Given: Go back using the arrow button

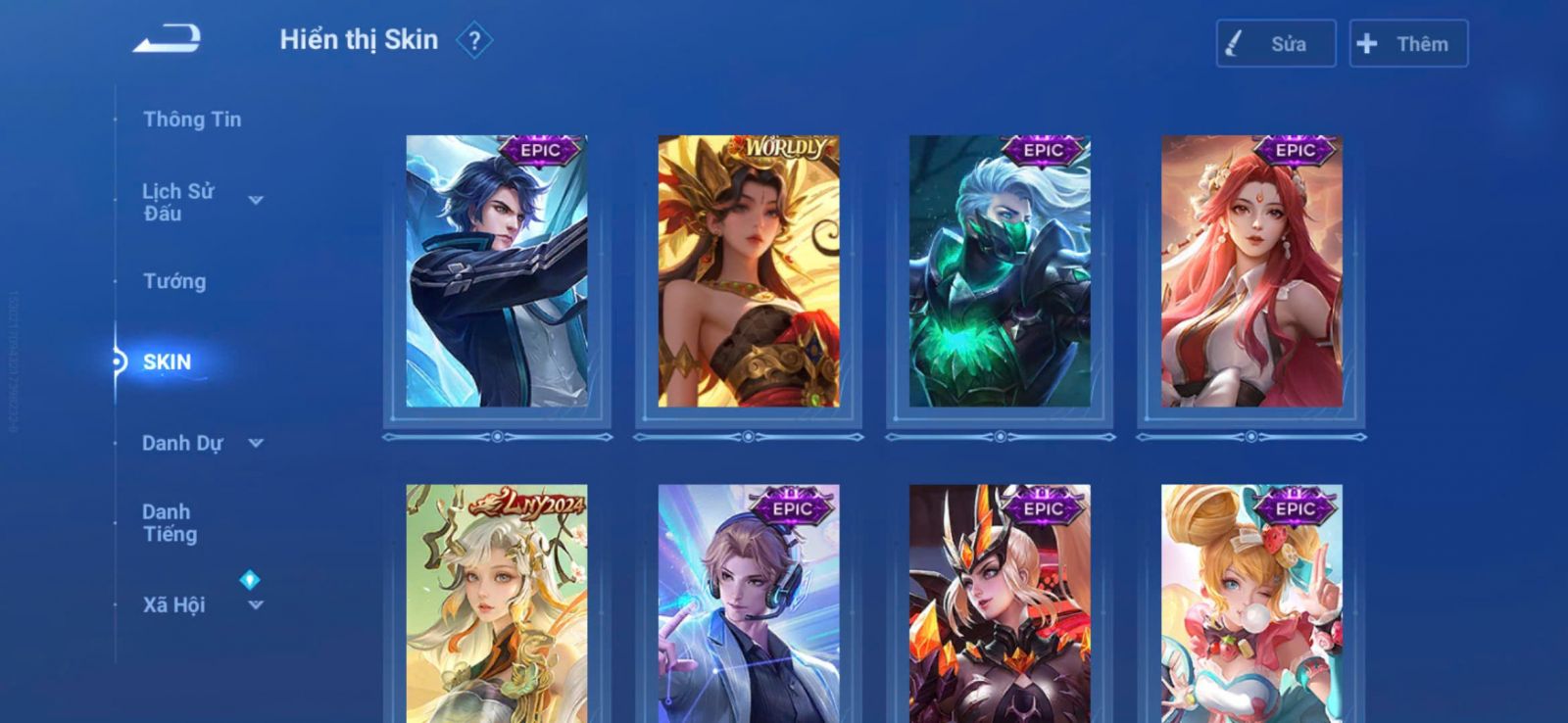Looking at the screenshot, I should [168, 40].
